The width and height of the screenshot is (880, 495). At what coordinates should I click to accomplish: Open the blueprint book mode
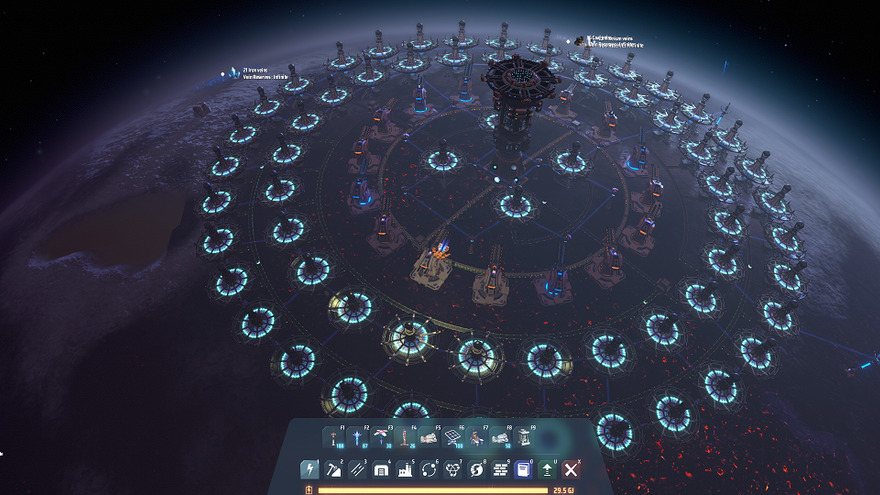click(x=523, y=469)
